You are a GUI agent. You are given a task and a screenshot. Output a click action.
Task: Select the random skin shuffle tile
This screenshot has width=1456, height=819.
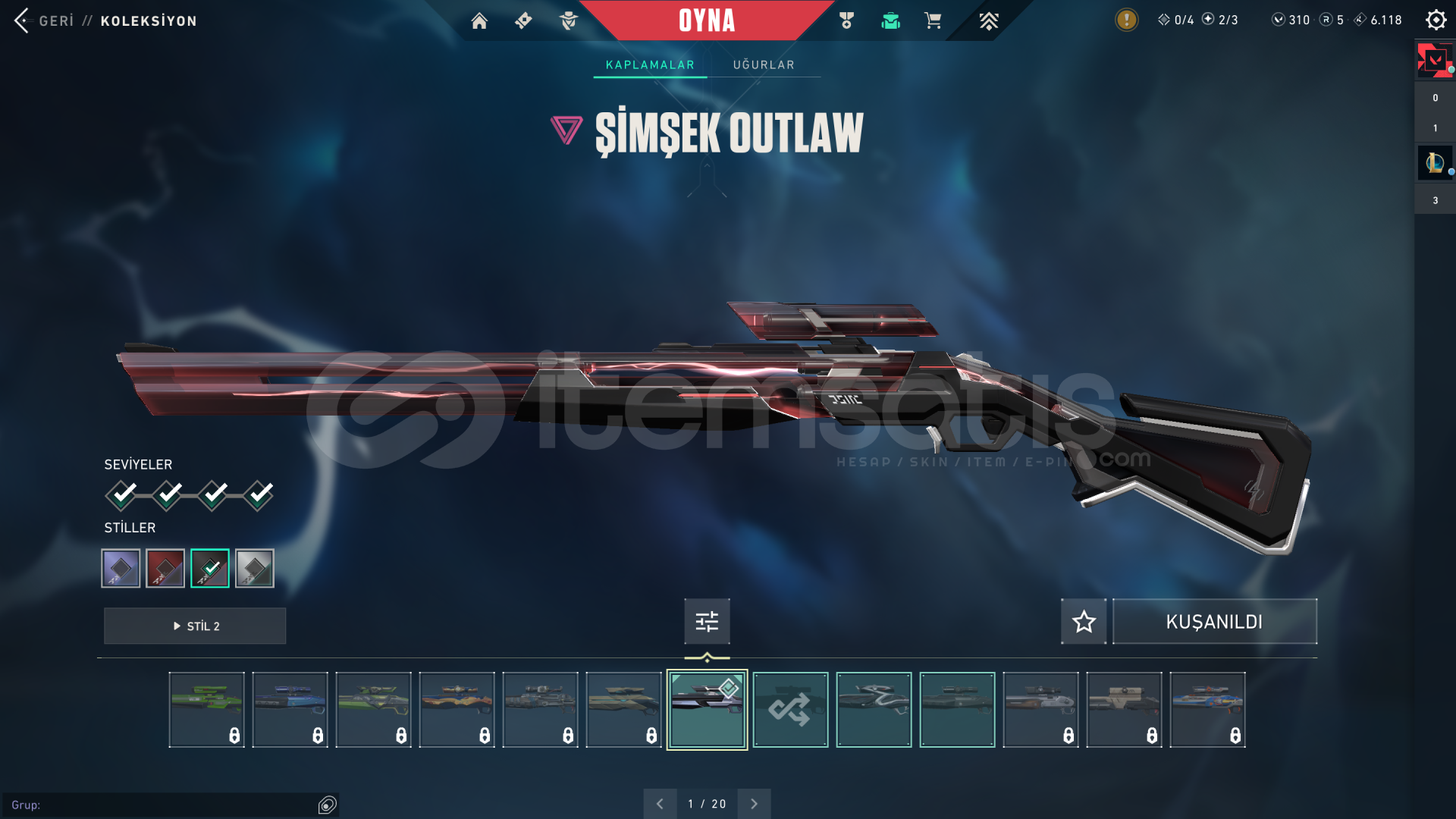(x=790, y=710)
